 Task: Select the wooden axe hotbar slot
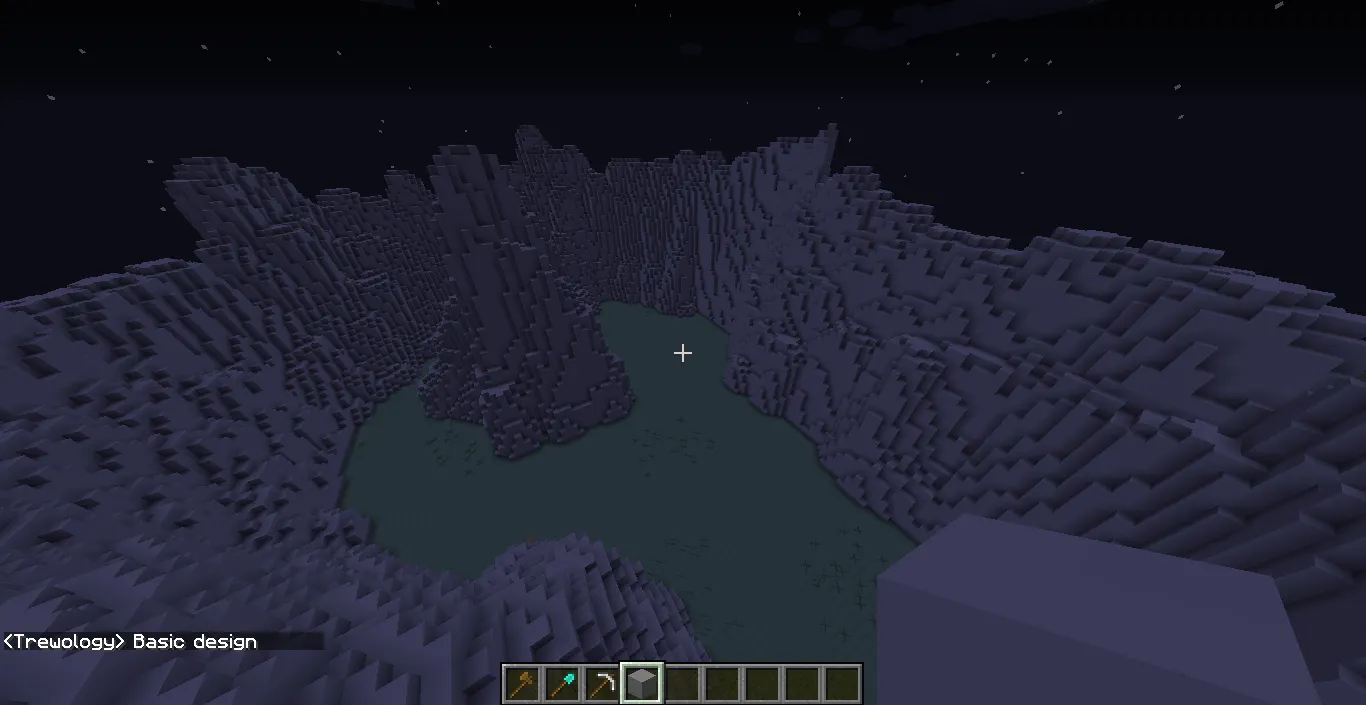coord(522,684)
